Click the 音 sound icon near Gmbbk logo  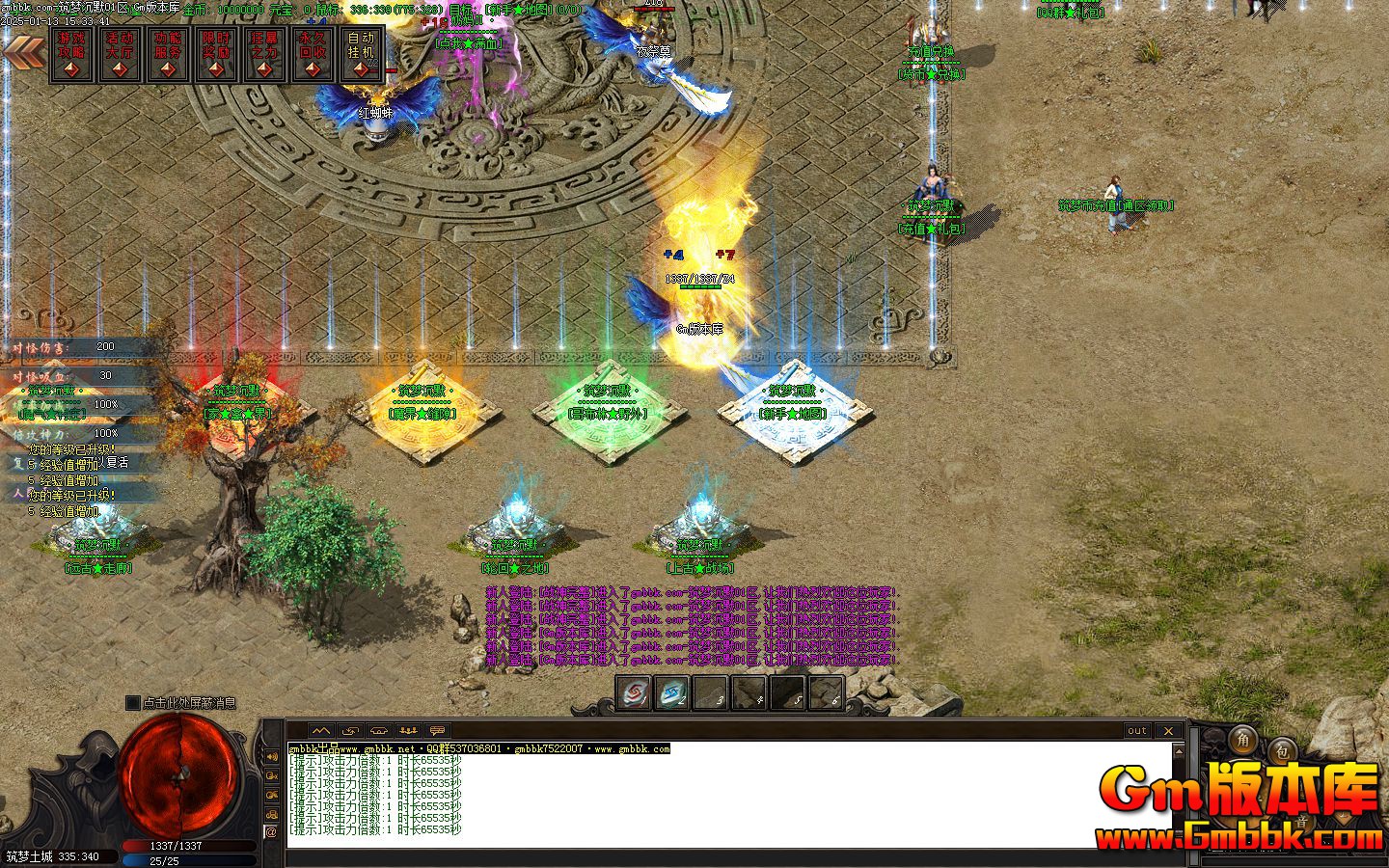pos(1302,822)
